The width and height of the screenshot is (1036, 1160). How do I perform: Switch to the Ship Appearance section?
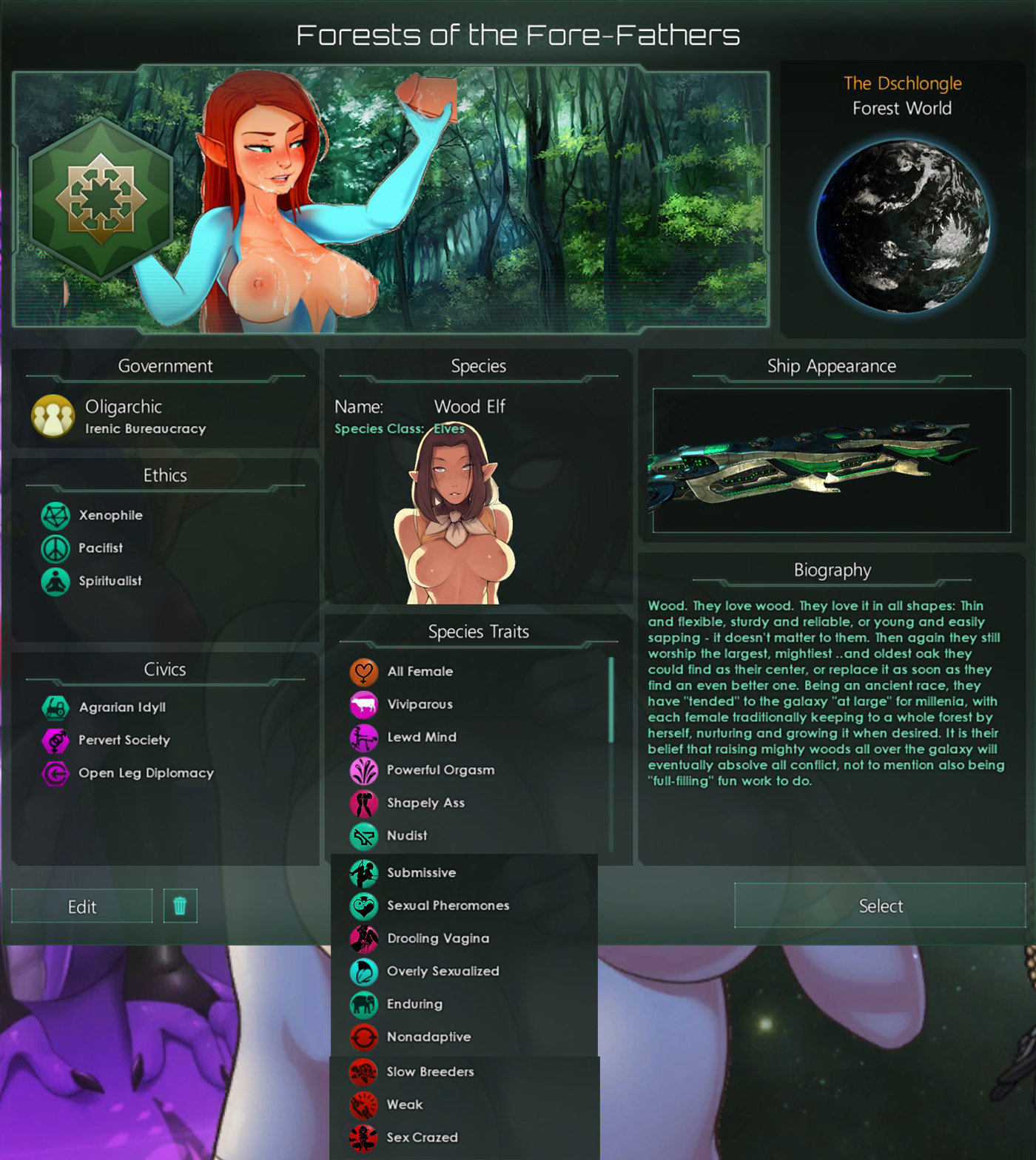tap(830, 365)
